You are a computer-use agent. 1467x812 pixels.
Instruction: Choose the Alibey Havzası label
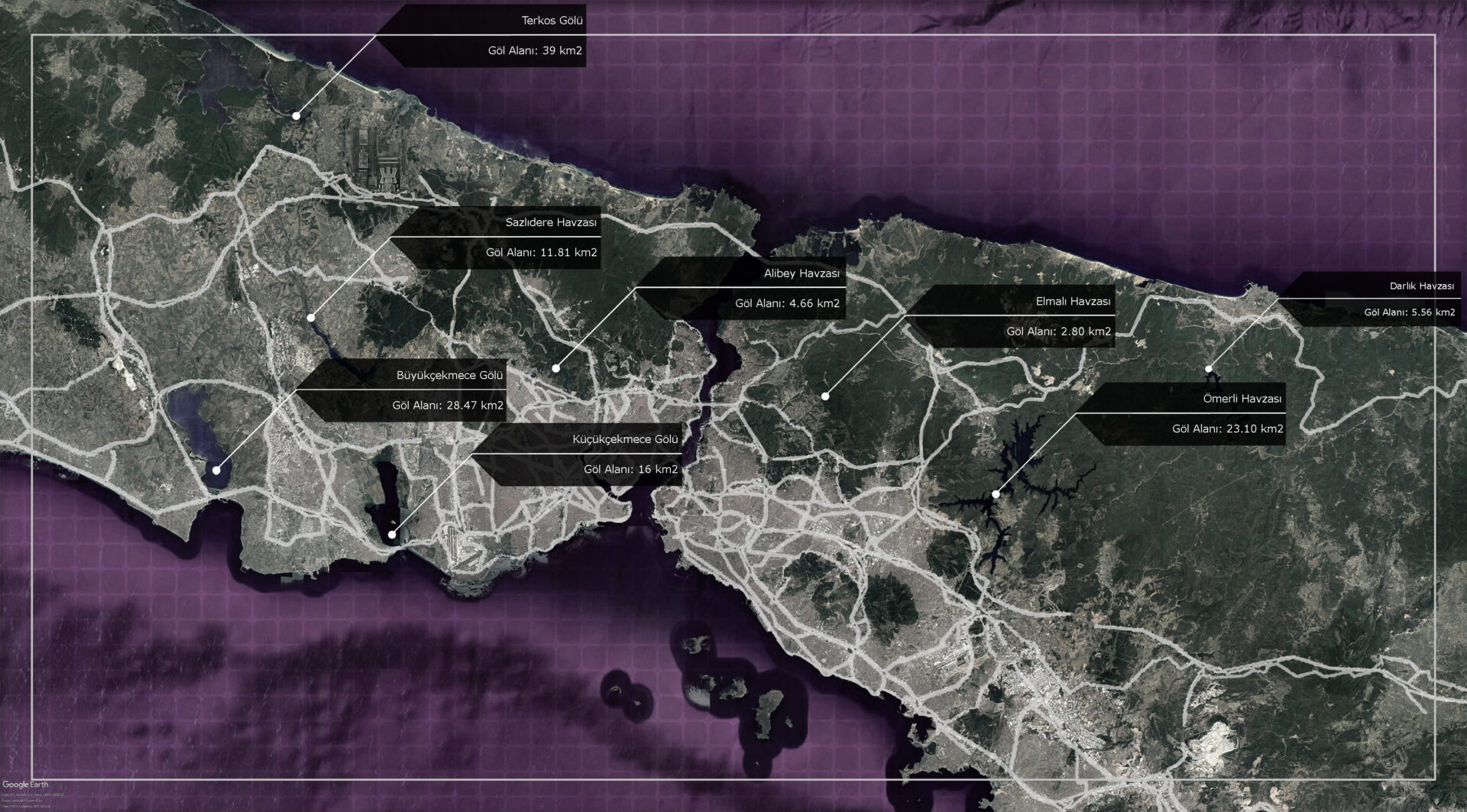click(x=802, y=273)
